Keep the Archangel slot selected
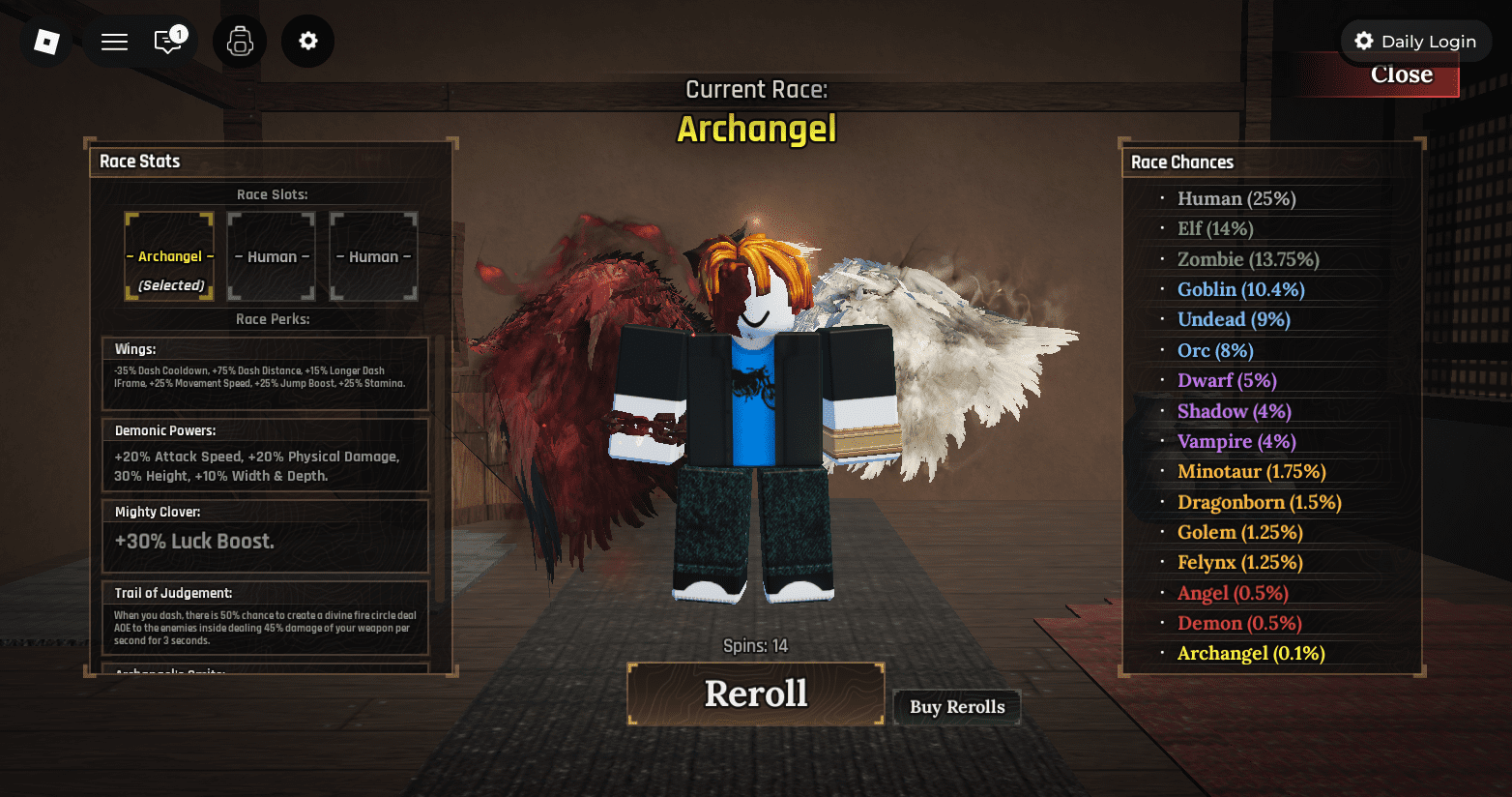The height and width of the screenshot is (797, 1512). [x=169, y=255]
